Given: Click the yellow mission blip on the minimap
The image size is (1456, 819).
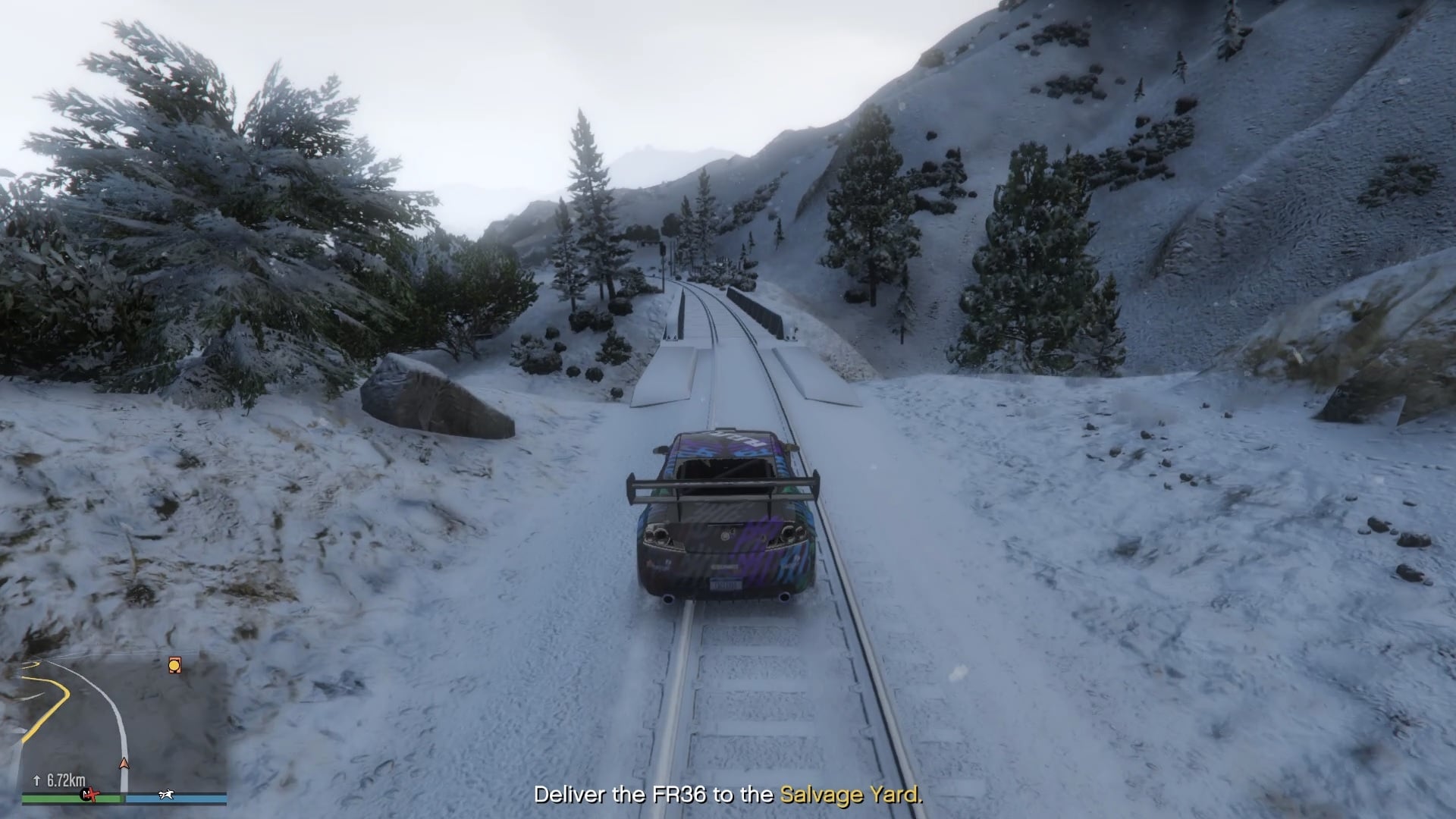Looking at the screenshot, I should point(174,664).
